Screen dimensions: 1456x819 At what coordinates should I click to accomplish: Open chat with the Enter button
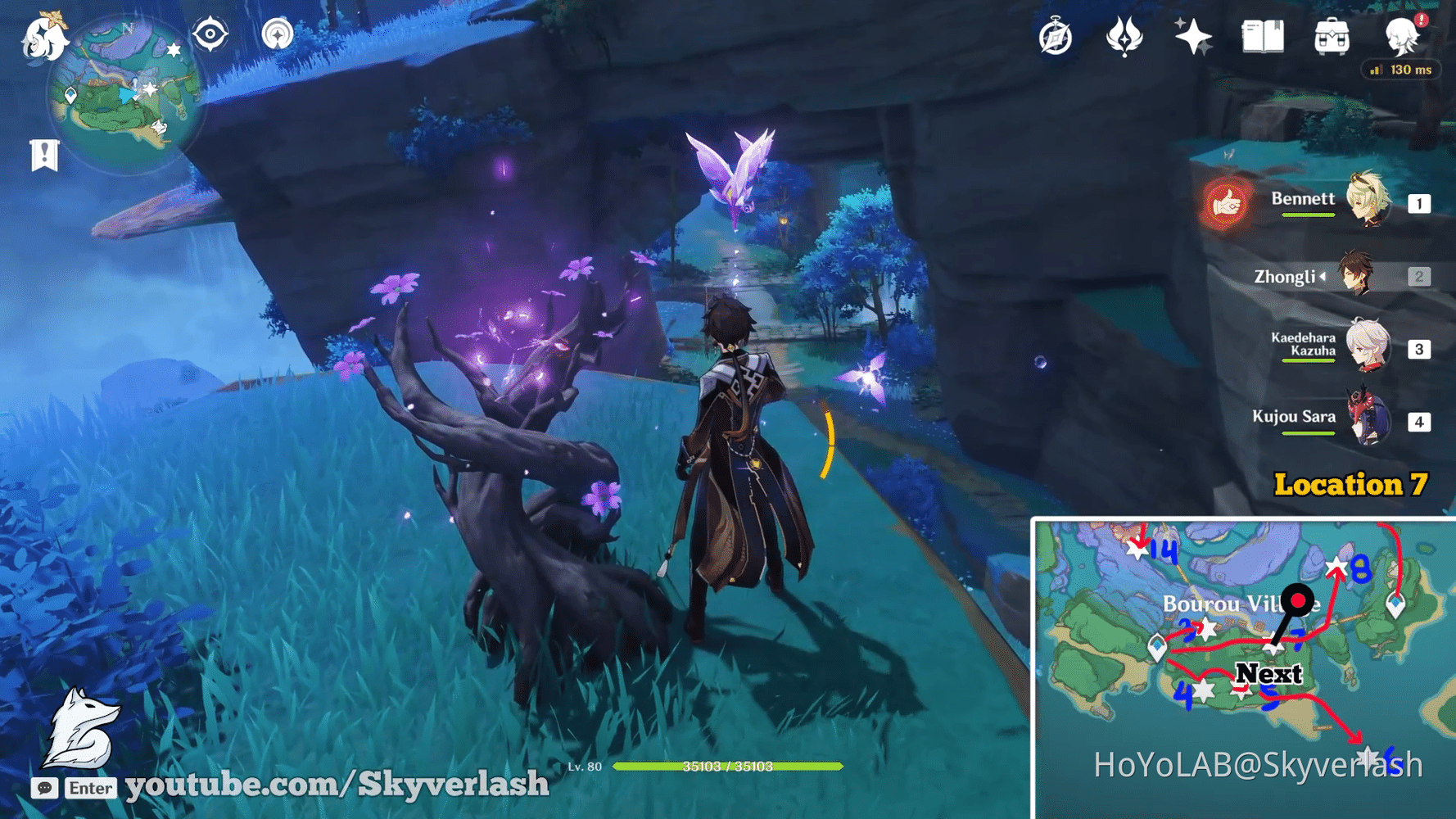click(x=90, y=788)
